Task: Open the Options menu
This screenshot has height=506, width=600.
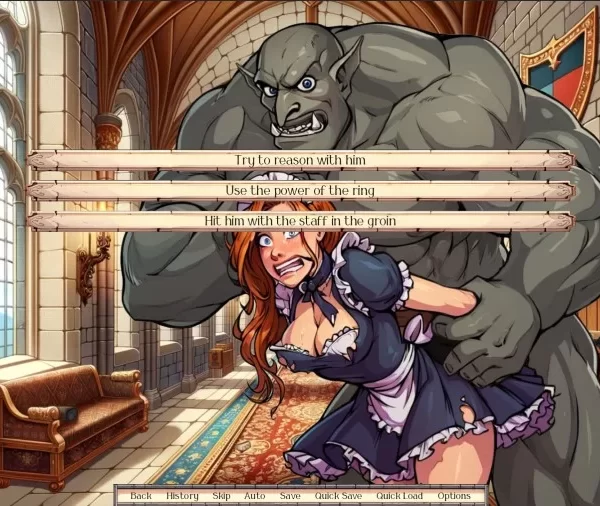Action: tap(453, 496)
